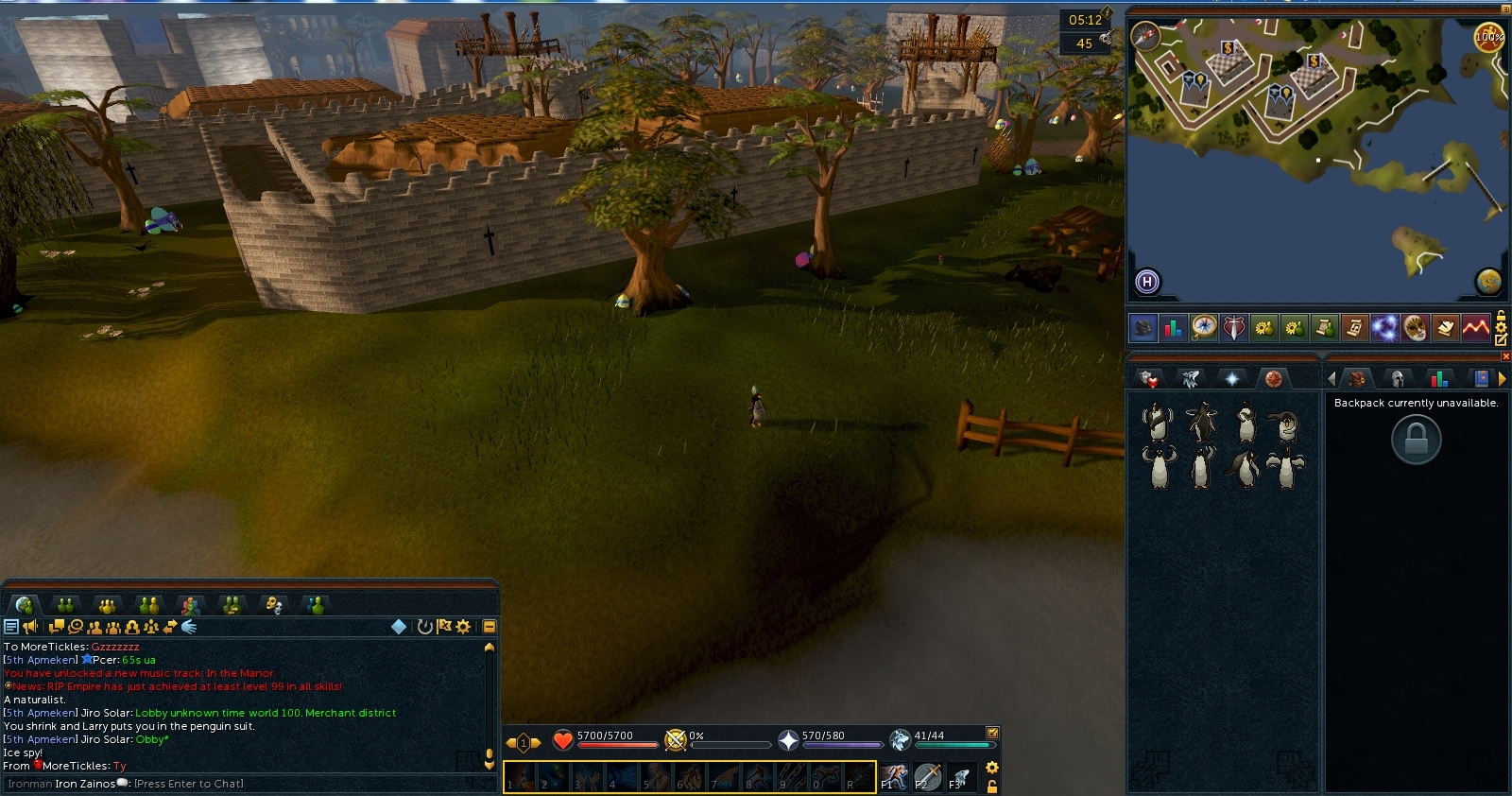Viewport: 1512px width, 796px height.
Task: Click the left arrow beside the backpack tab
Action: (x=1331, y=378)
